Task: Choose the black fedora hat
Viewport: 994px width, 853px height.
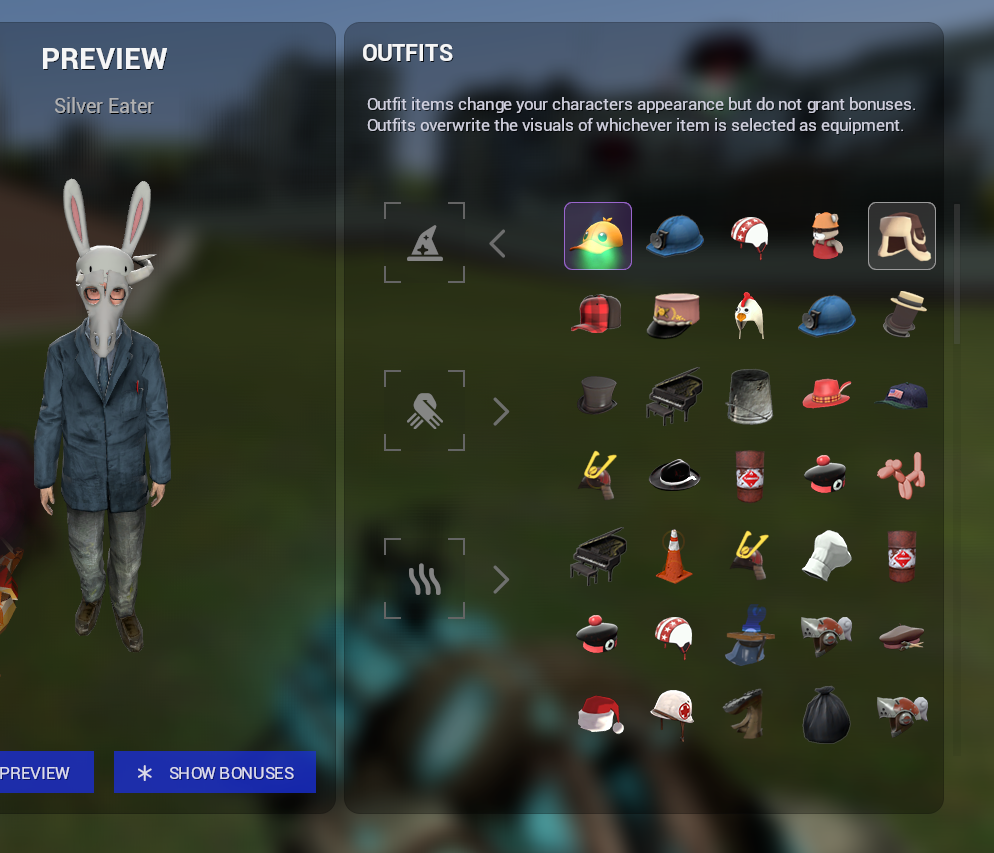Action: coord(674,474)
